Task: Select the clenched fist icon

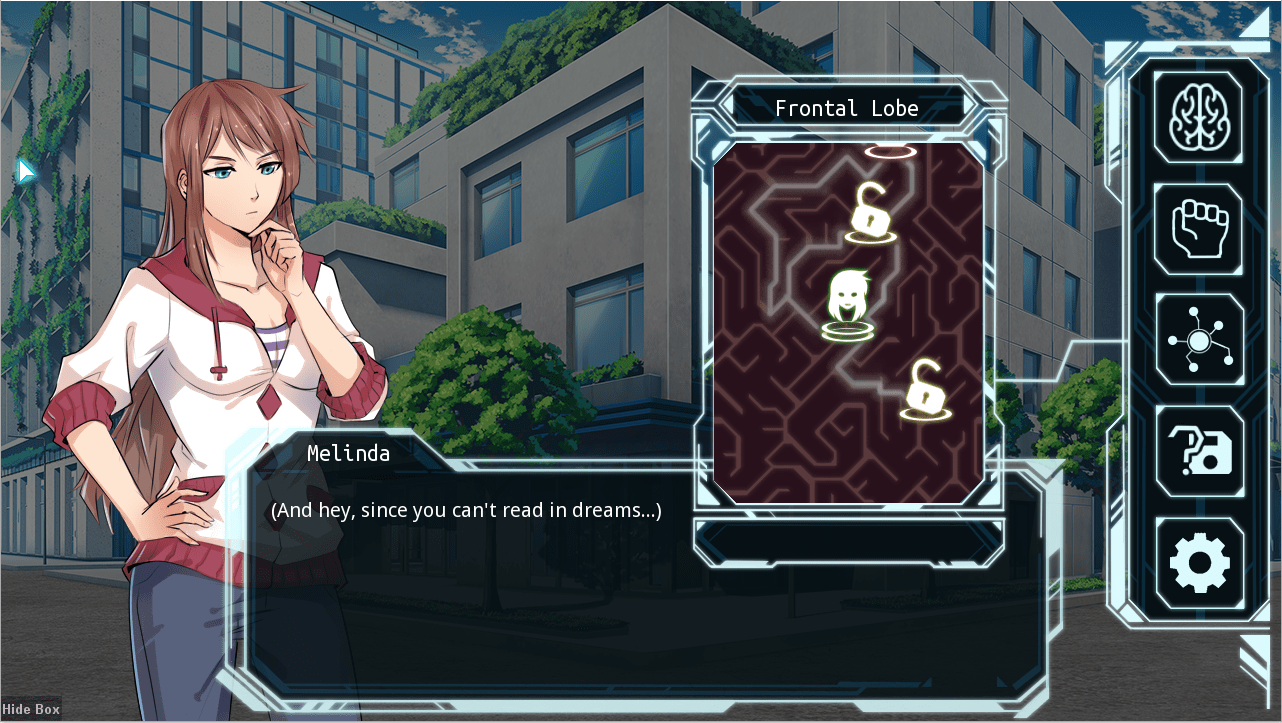Action: click(x=1198, y=229)
